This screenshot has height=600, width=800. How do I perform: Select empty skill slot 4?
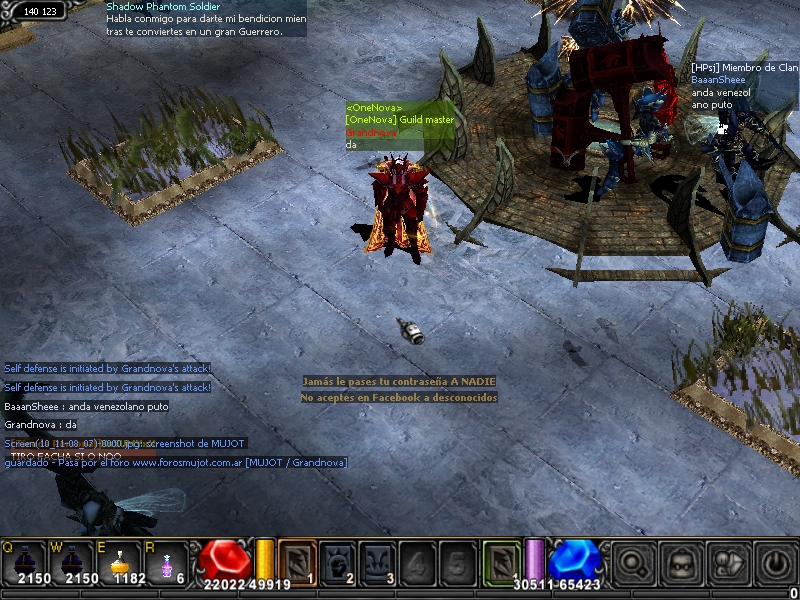(417, 560)
